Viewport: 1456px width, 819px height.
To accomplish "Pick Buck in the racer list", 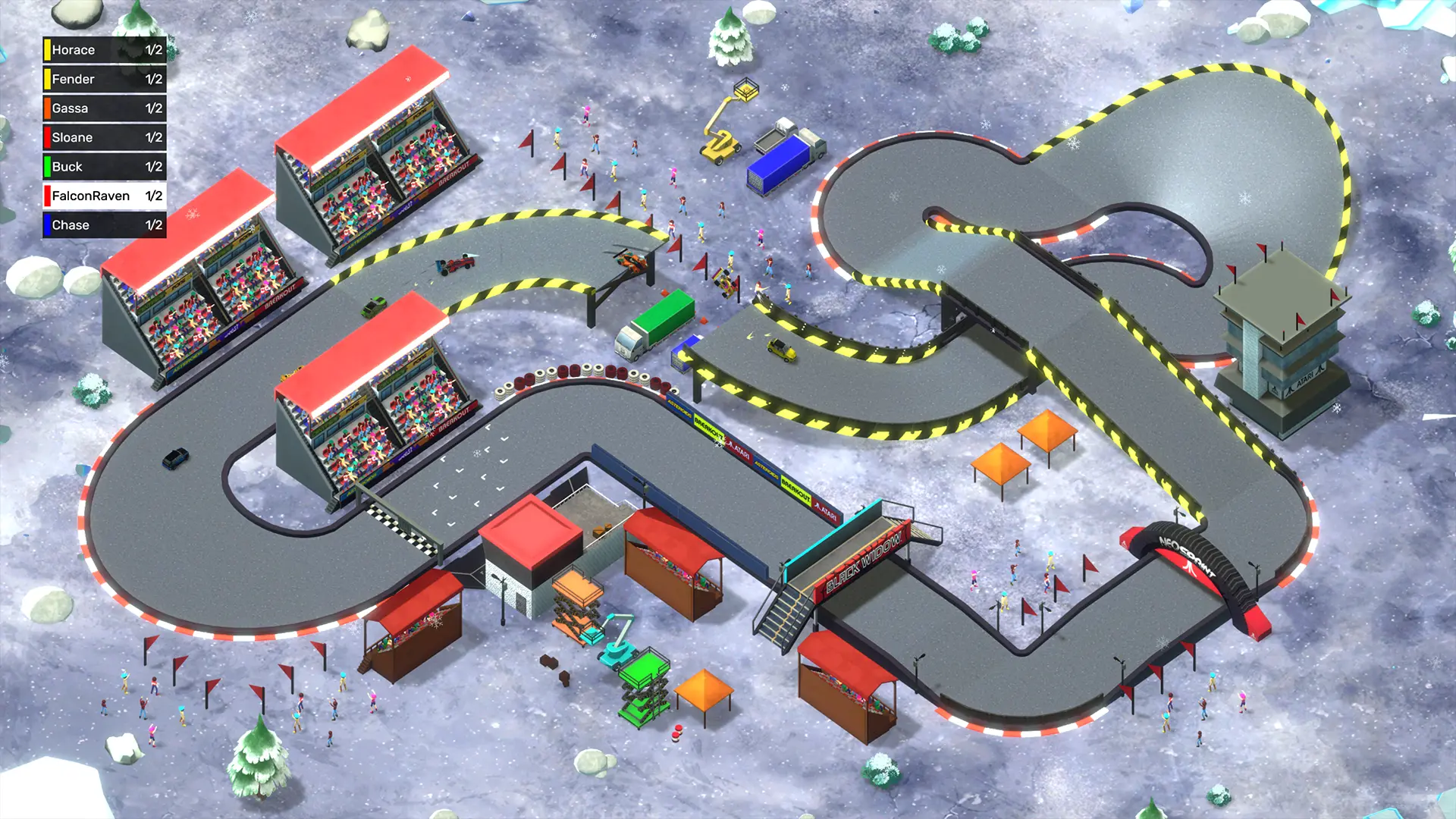I will (105, 167).
